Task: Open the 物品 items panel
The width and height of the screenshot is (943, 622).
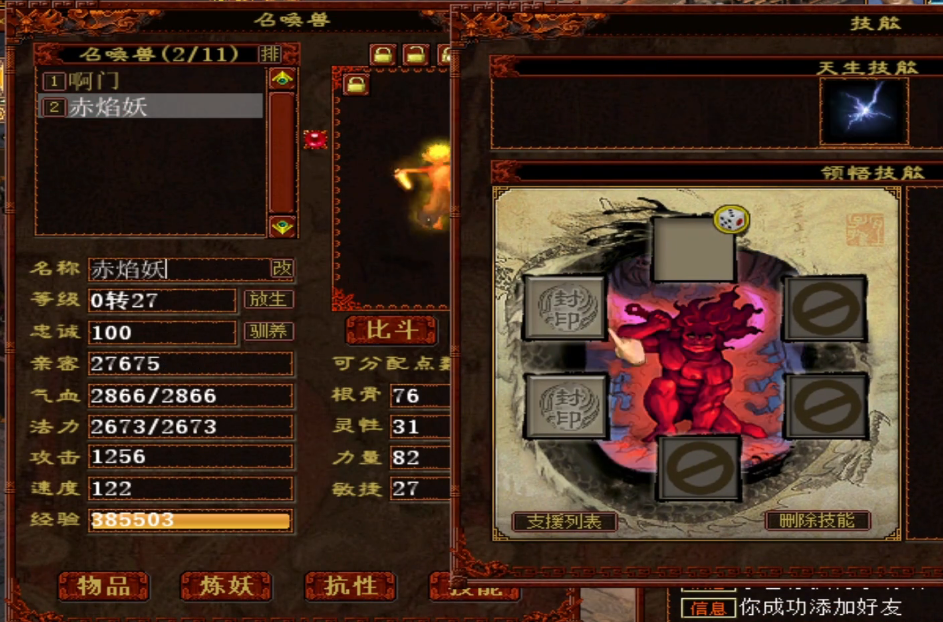Action: pos(103,586)
